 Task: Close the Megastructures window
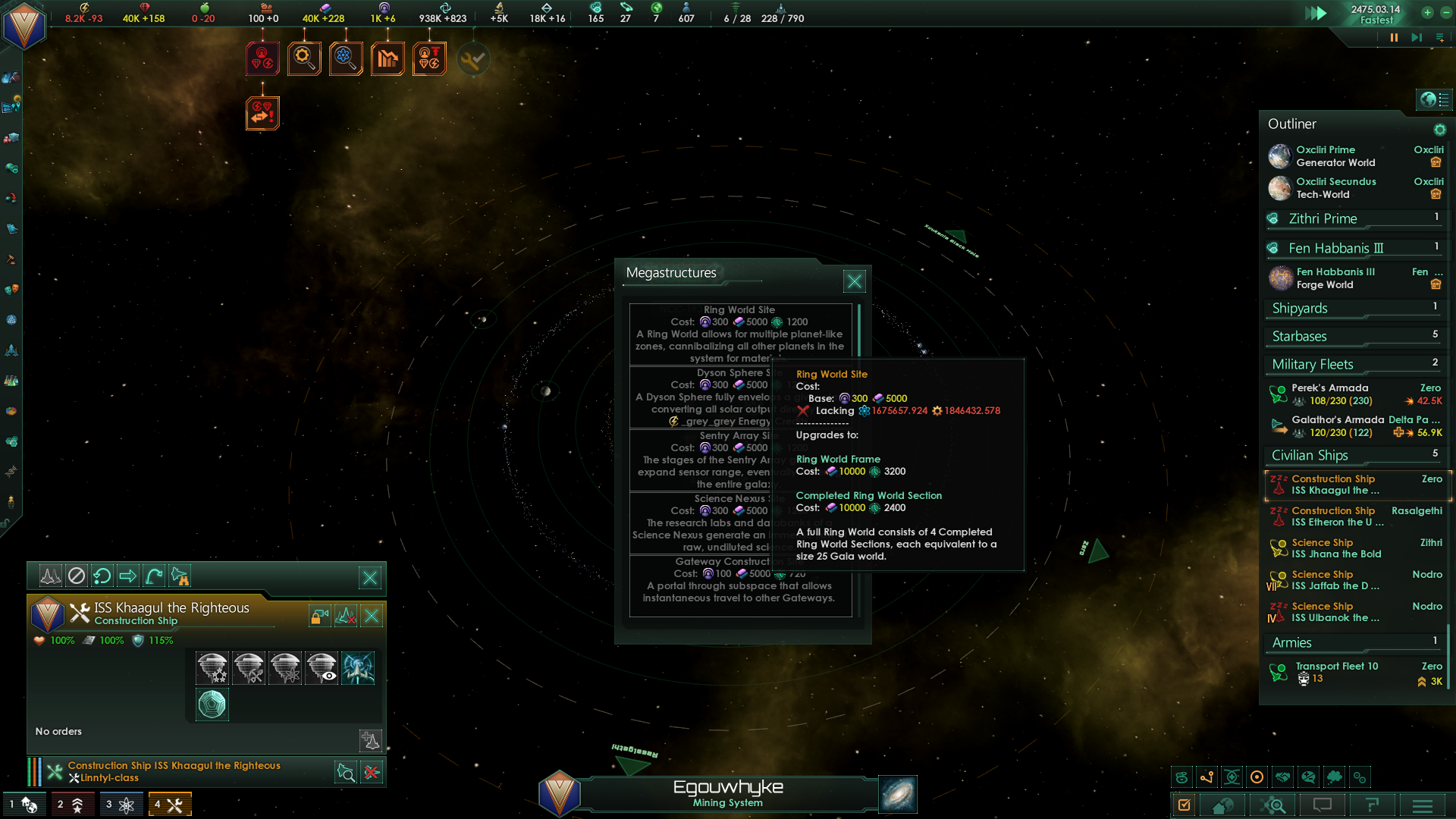tap(854, 281)
